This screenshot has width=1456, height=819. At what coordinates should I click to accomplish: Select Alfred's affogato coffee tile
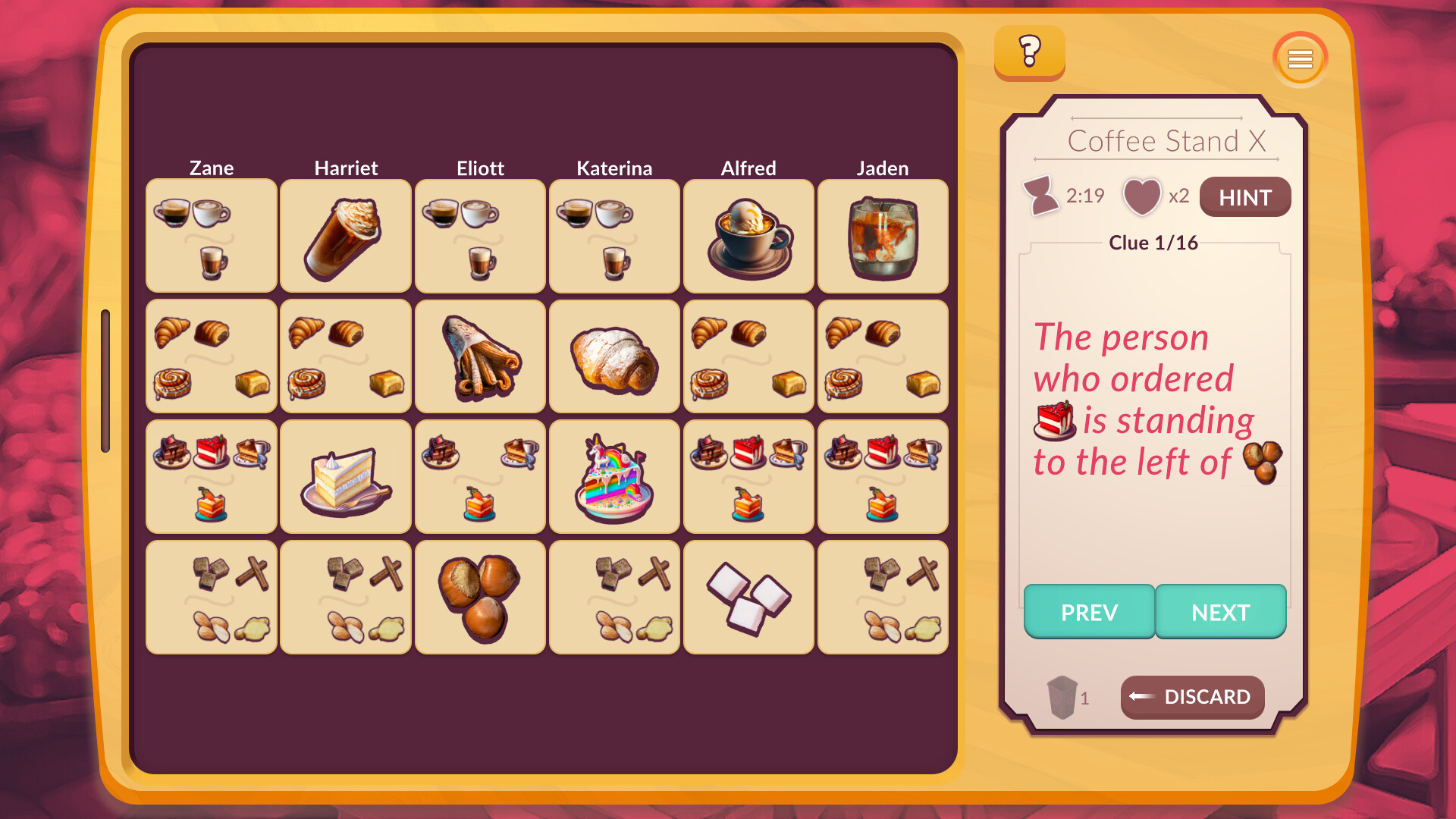tap(748, 236)
